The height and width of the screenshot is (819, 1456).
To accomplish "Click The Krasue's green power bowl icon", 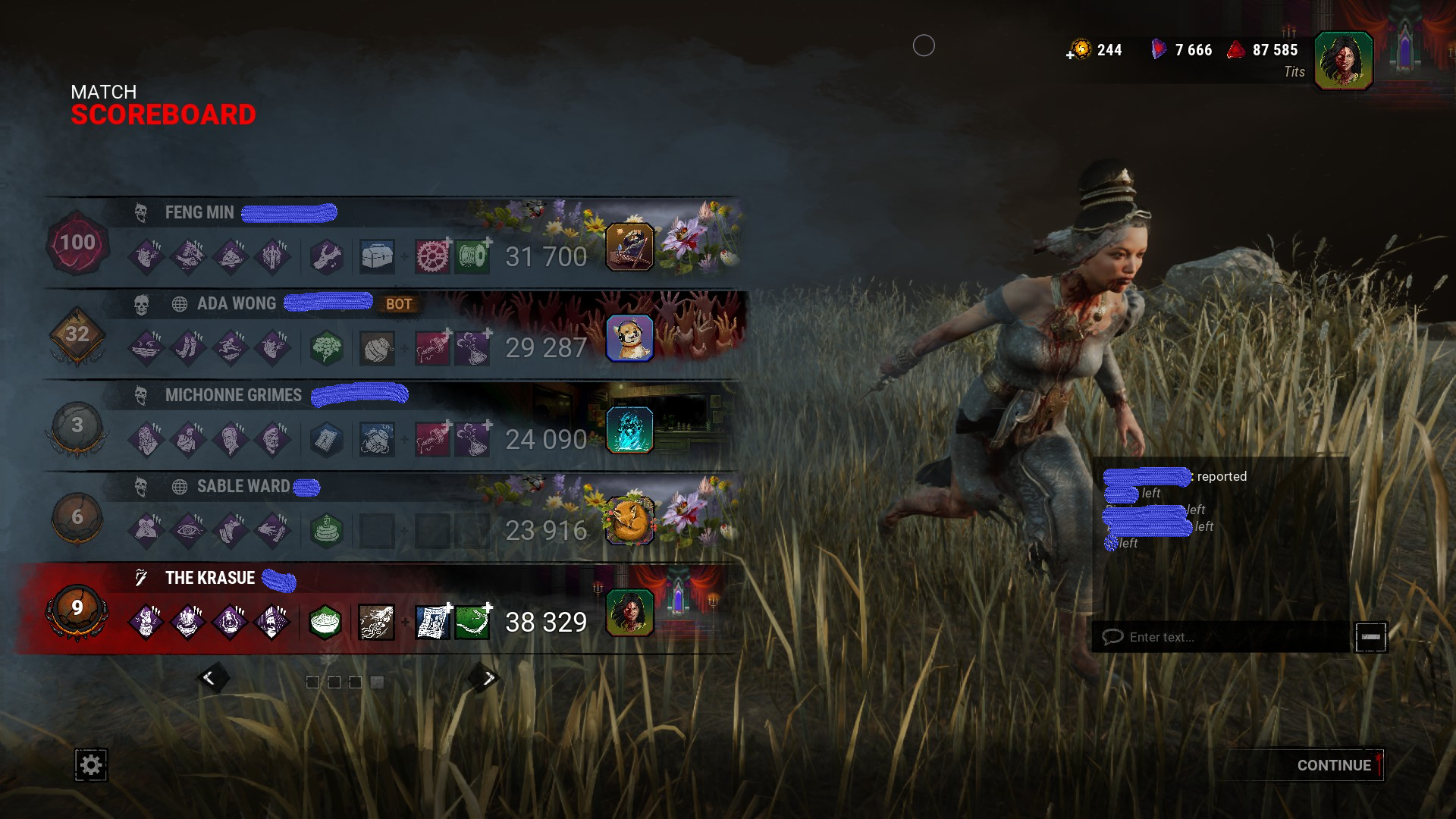I will click(x=325, y=622).
